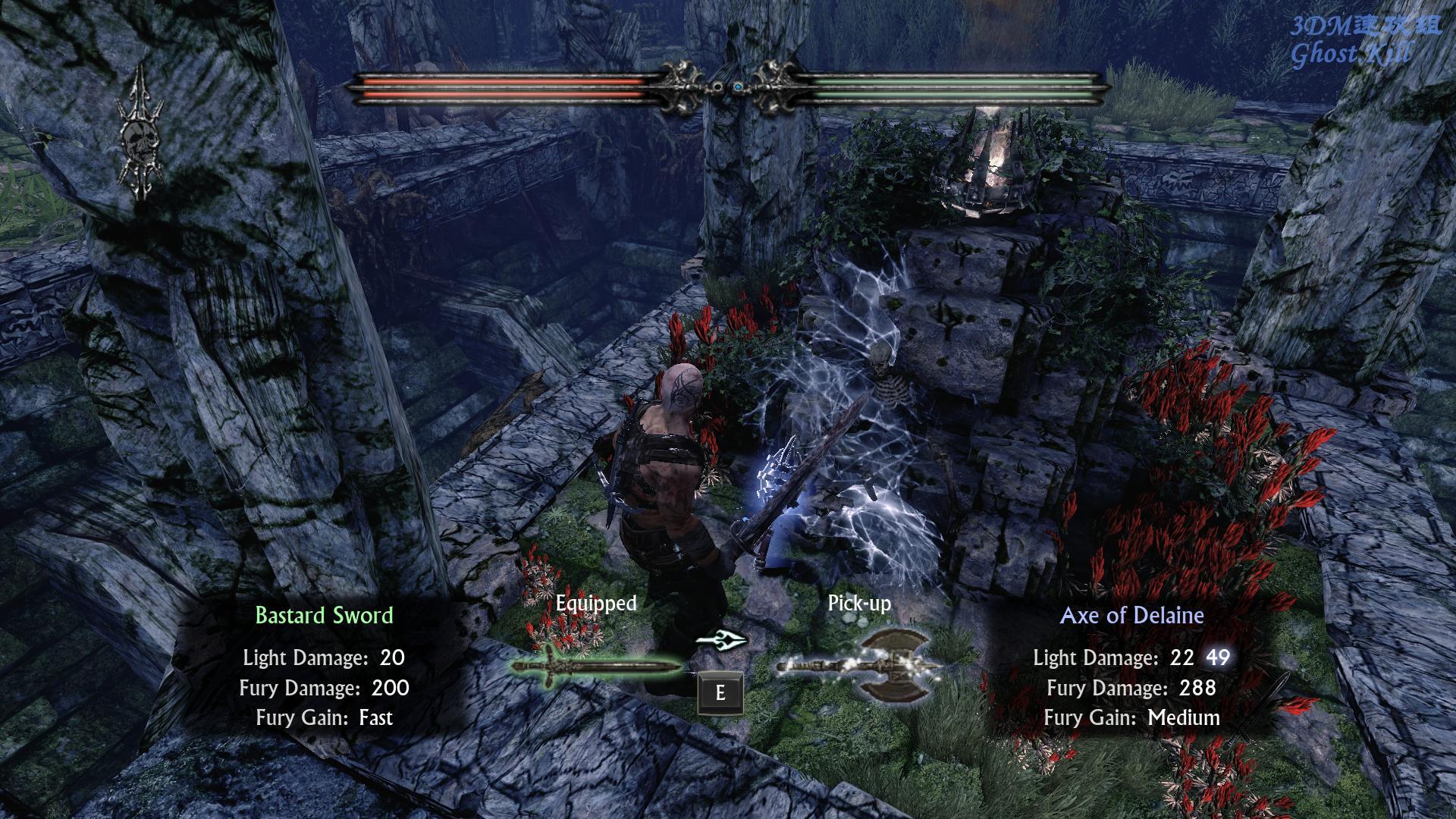Click the swap arrow between the weapons
Image resolution: width=1456 pixels, height=819 pixels.
720,641
